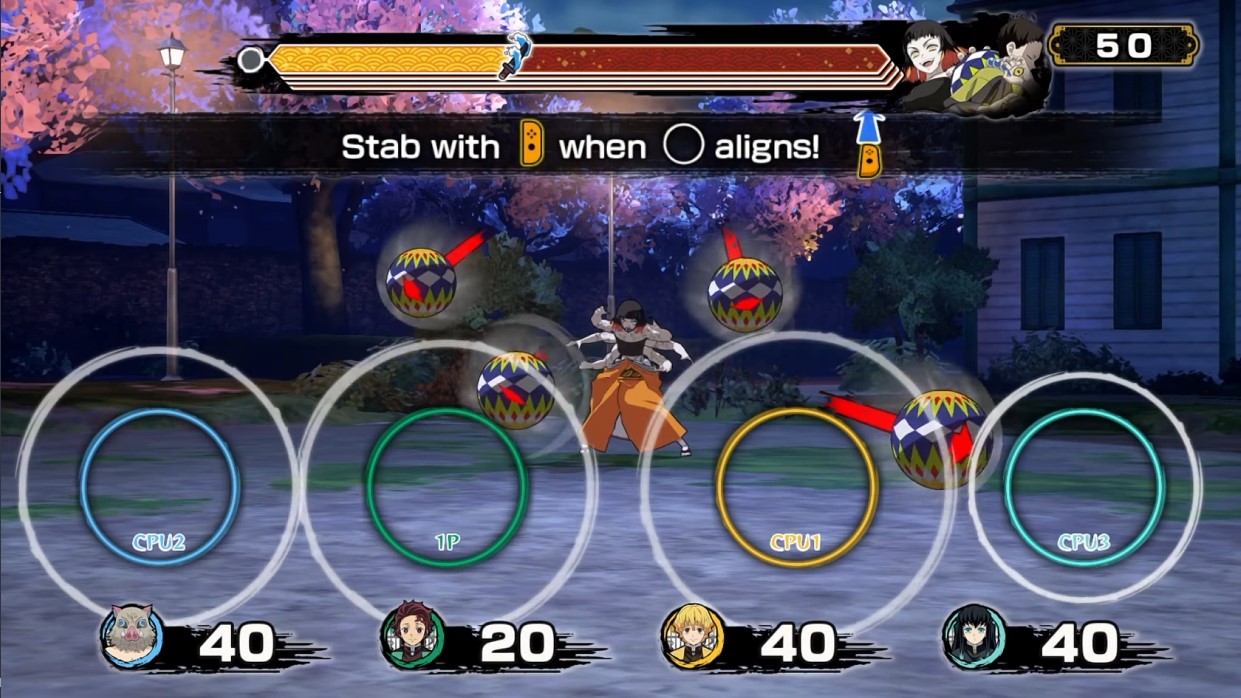This screenshot has width=1241, height=698.
Task: Choose the yellow CPU1 target ring
Action: tap(797, 487)
